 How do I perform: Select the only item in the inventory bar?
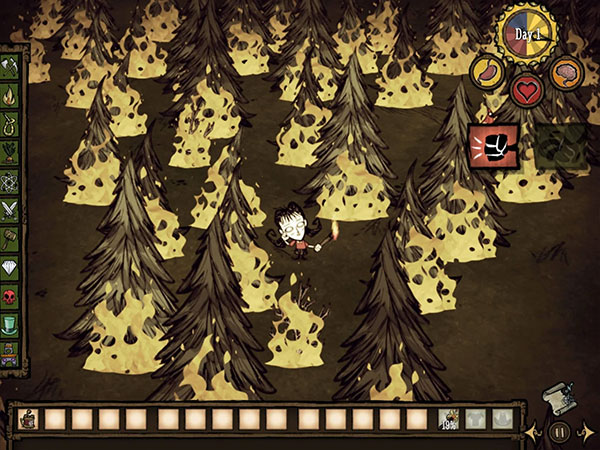29,421
